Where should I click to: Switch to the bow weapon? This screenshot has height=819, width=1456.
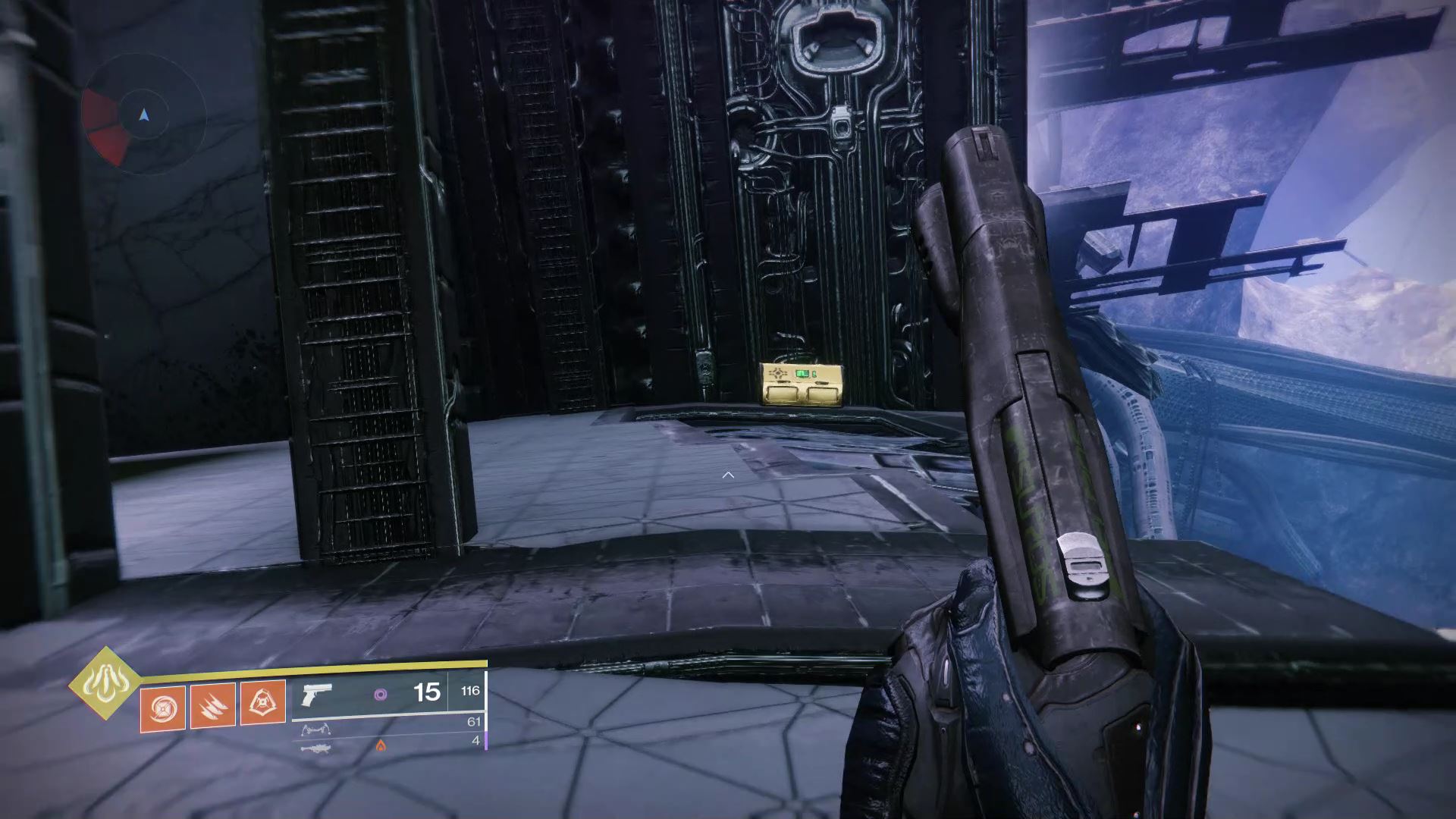click(x=316, y=730)
